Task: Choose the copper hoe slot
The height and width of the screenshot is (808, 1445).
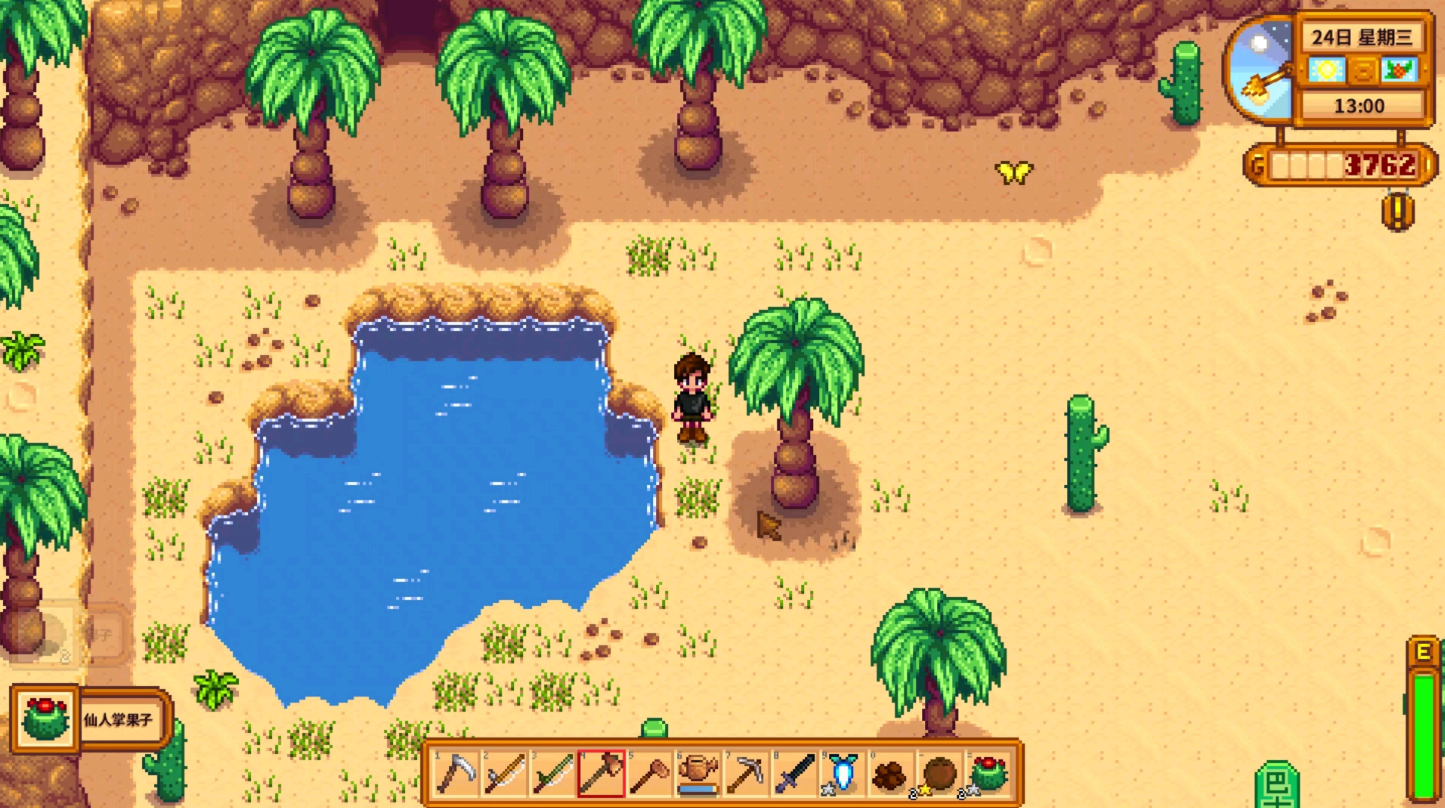Action: 650,773
